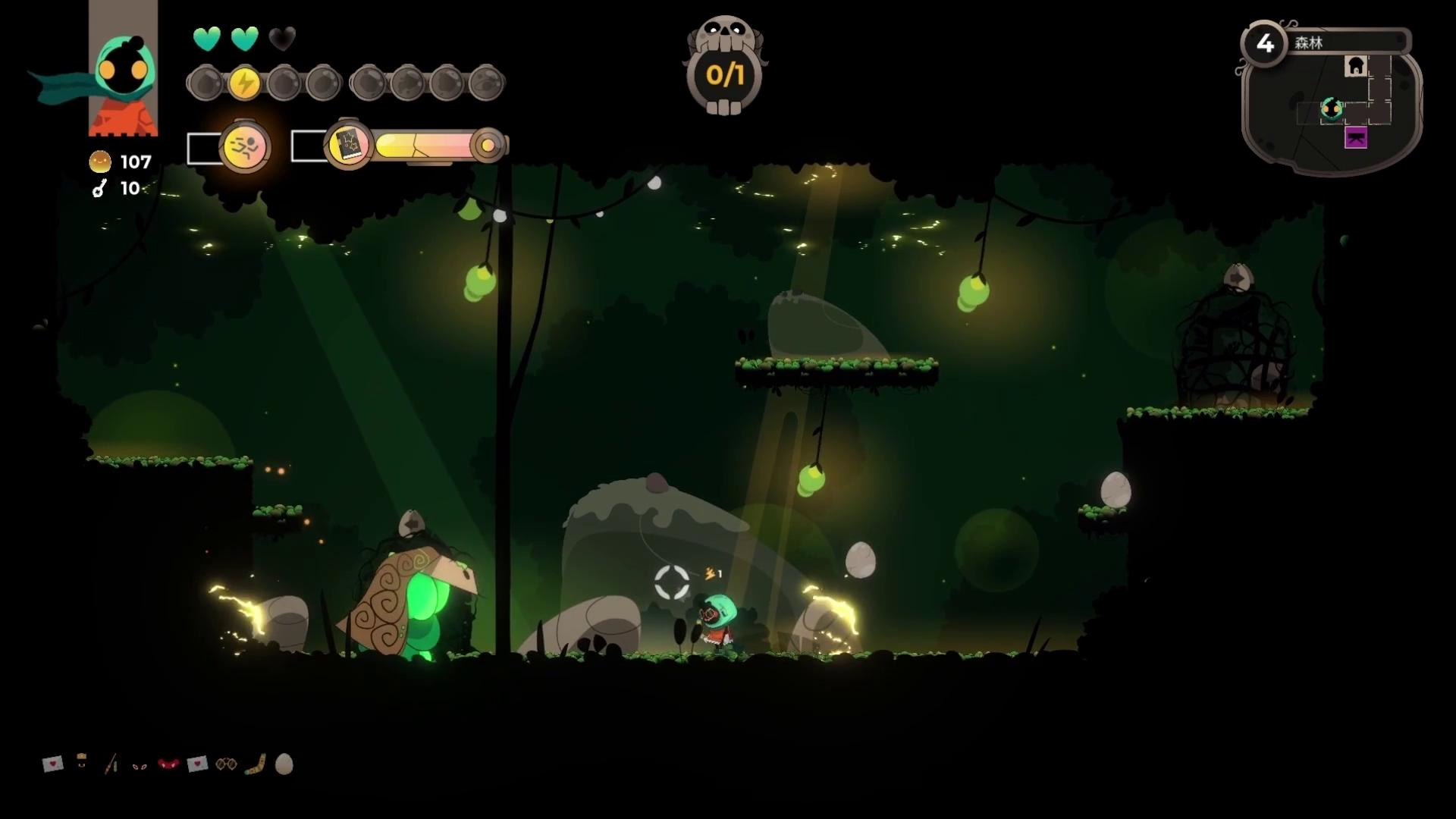
Task: Click the charged lightning bolt orb
Action: click(244, 83)
